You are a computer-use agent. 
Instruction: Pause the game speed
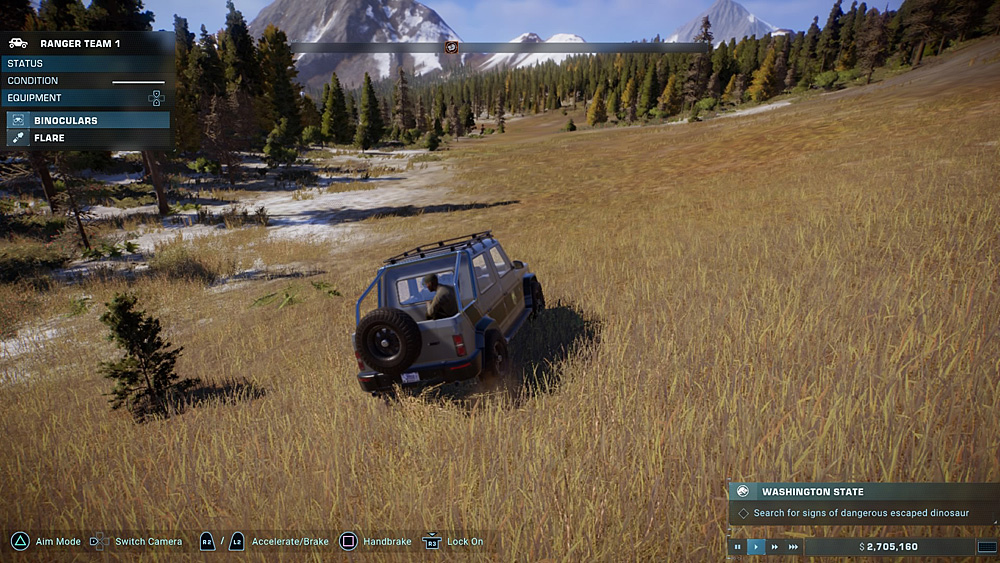click(738, 547)
